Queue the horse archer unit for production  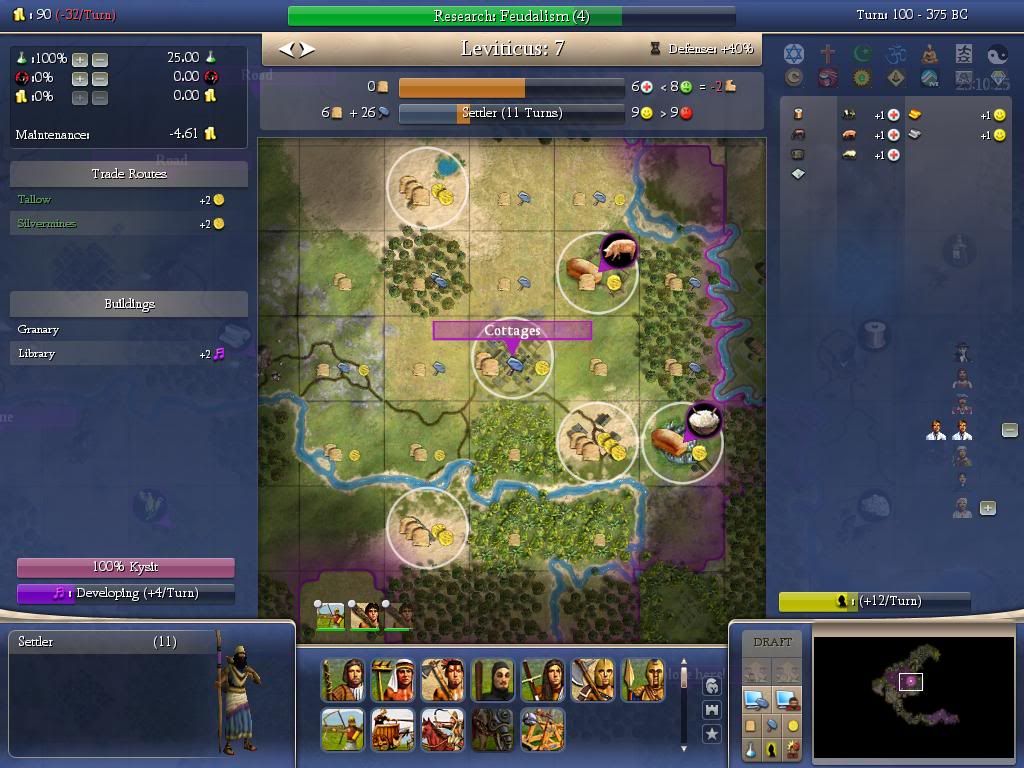coord(442,729)
